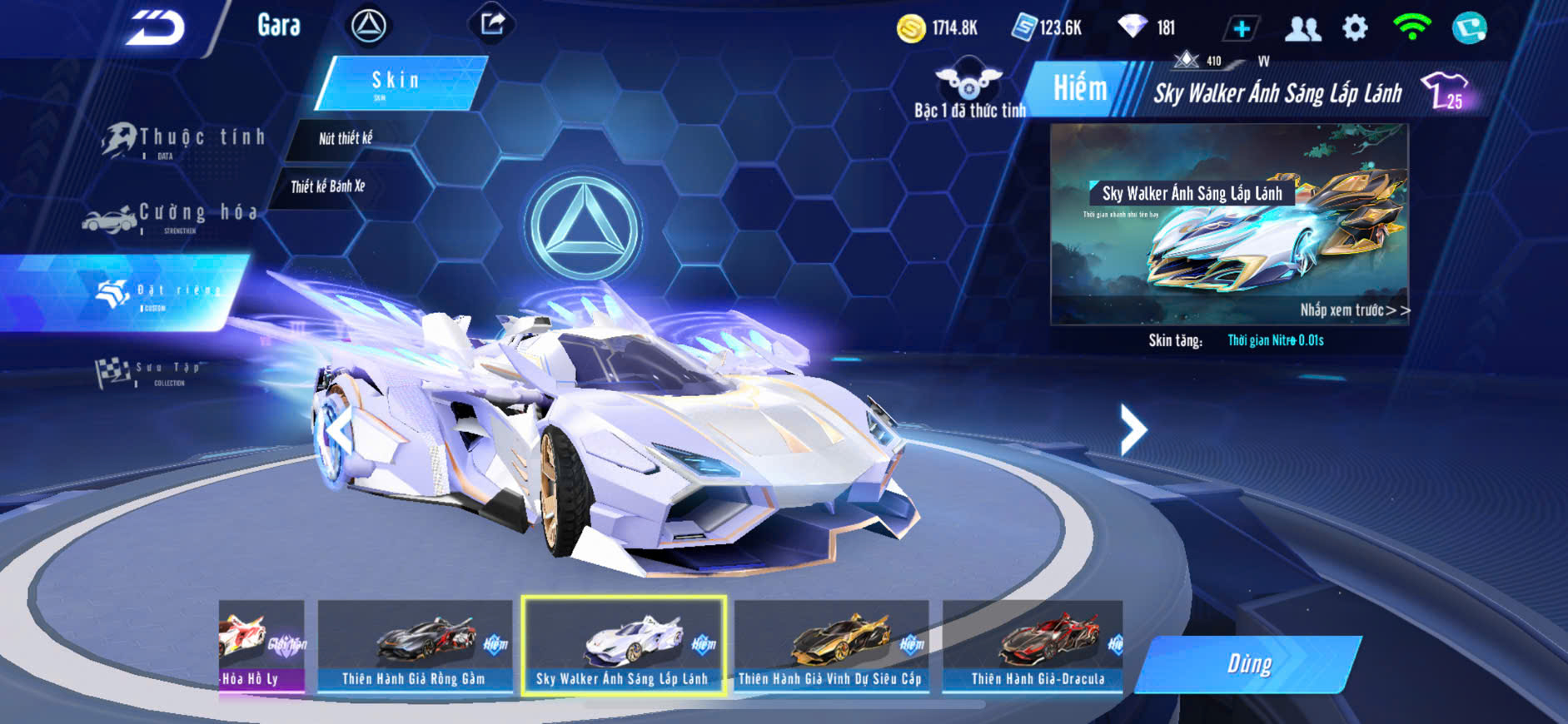The width and height of the screenshot is (1568, 724).
Task: Preview the Sky Walker Ánh Sáng Lấp Lánh banner
Action: (1229, 225)
